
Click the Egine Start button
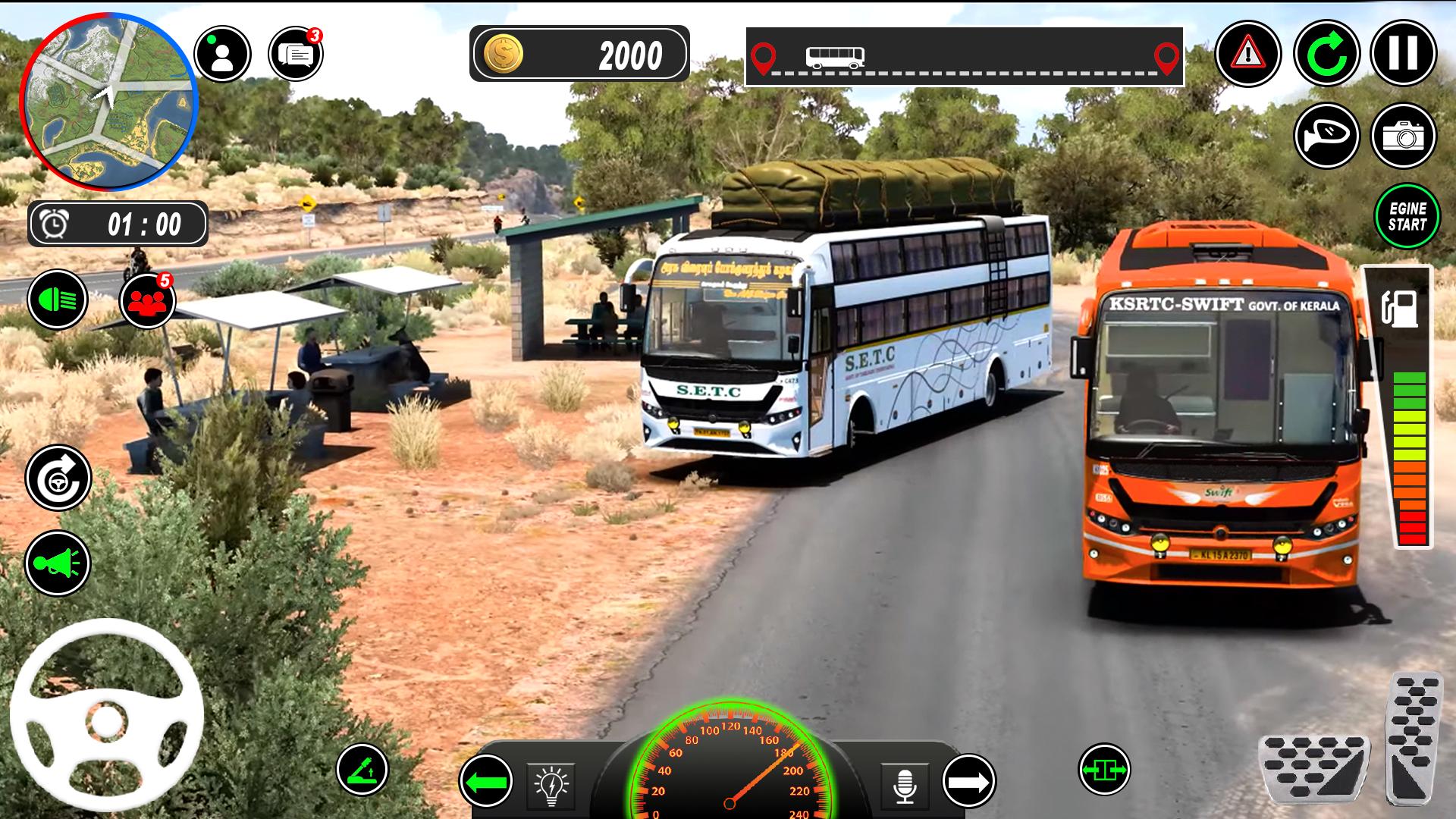[1407, 216]
